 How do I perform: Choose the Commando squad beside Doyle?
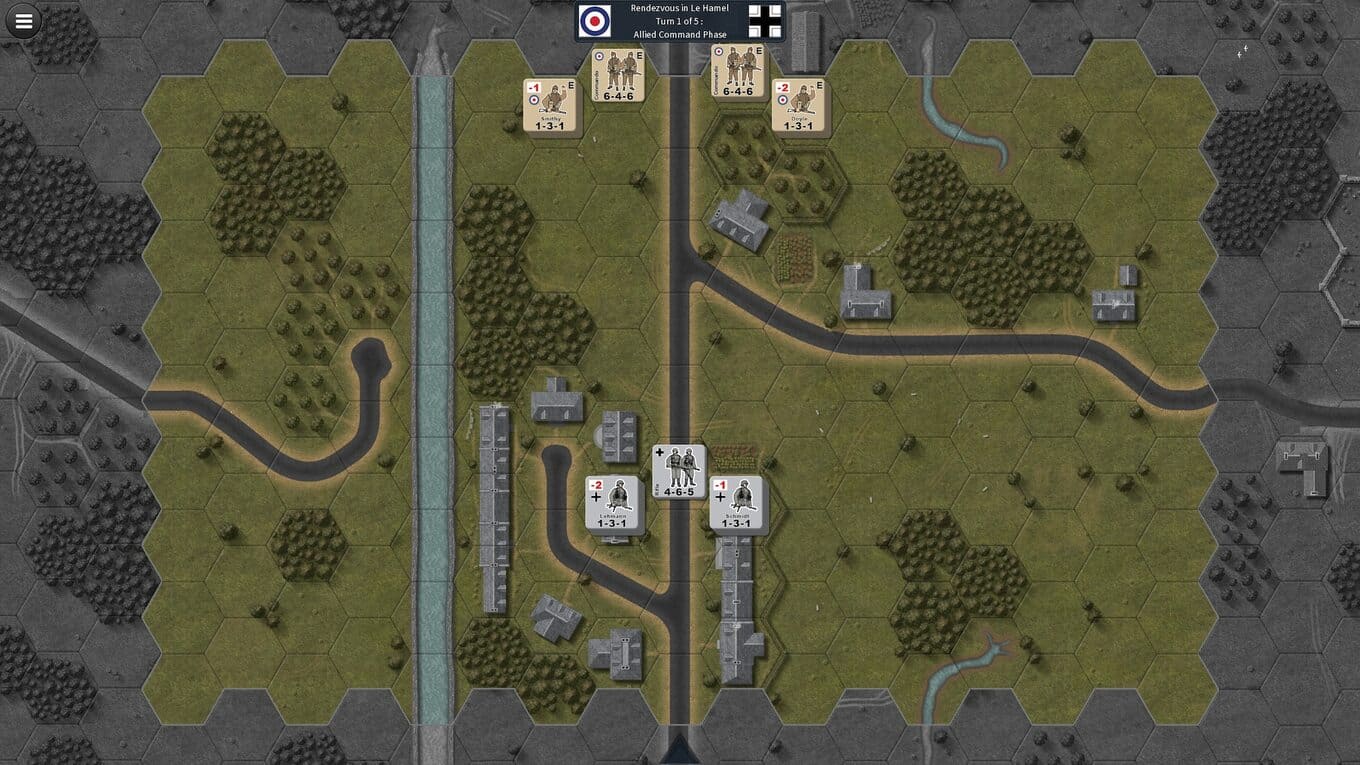pyautogui.click(x=737, y=72)
